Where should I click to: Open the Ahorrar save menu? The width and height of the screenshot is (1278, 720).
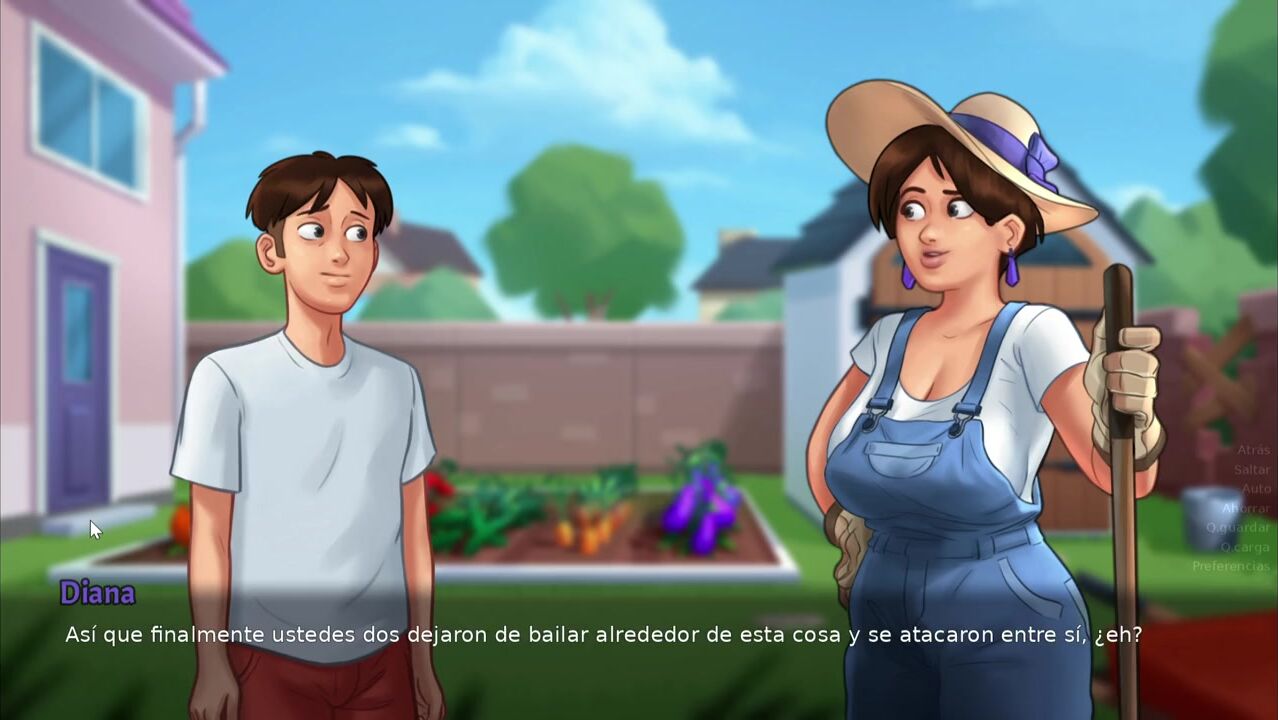(1245, 508)
